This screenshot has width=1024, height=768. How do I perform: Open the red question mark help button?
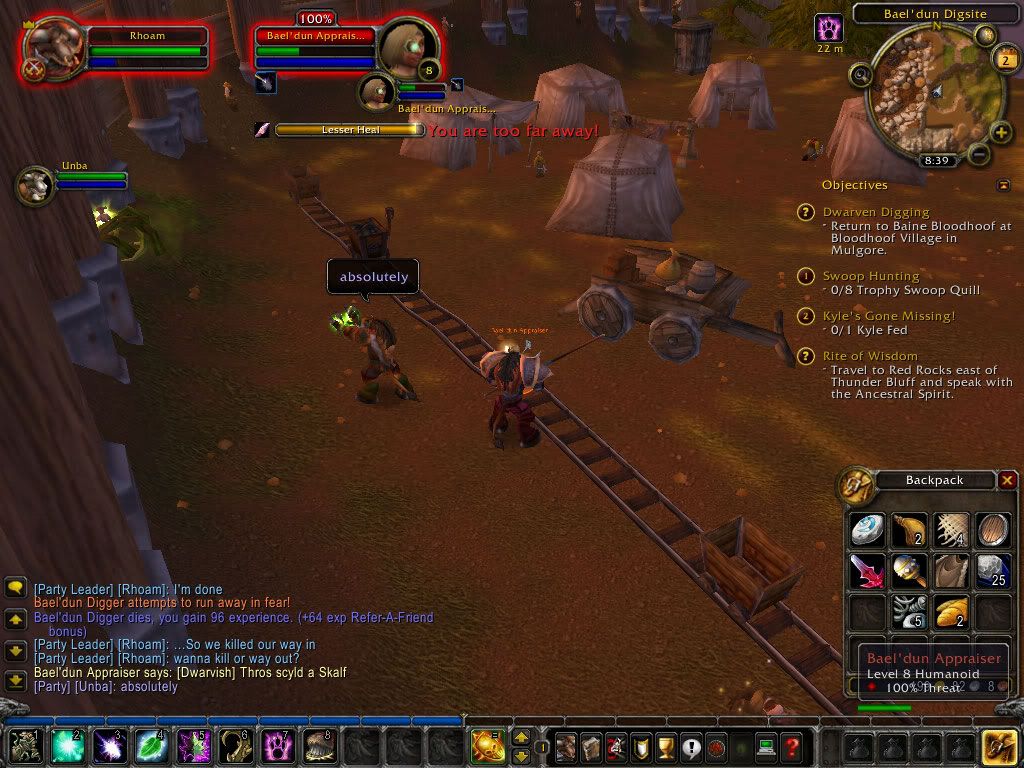click(x=791, y=746)
